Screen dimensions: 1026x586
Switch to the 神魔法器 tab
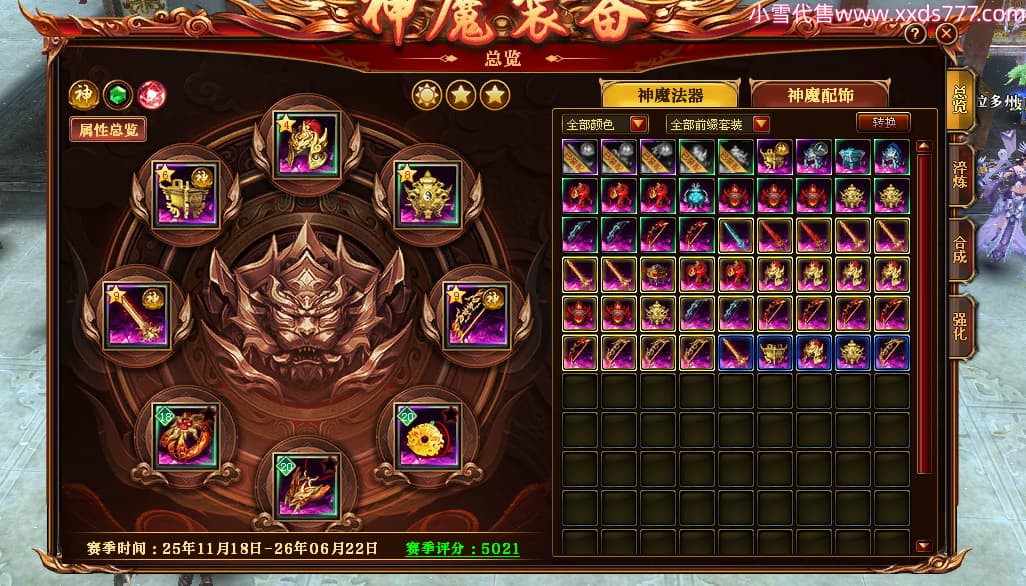point(669,95)
